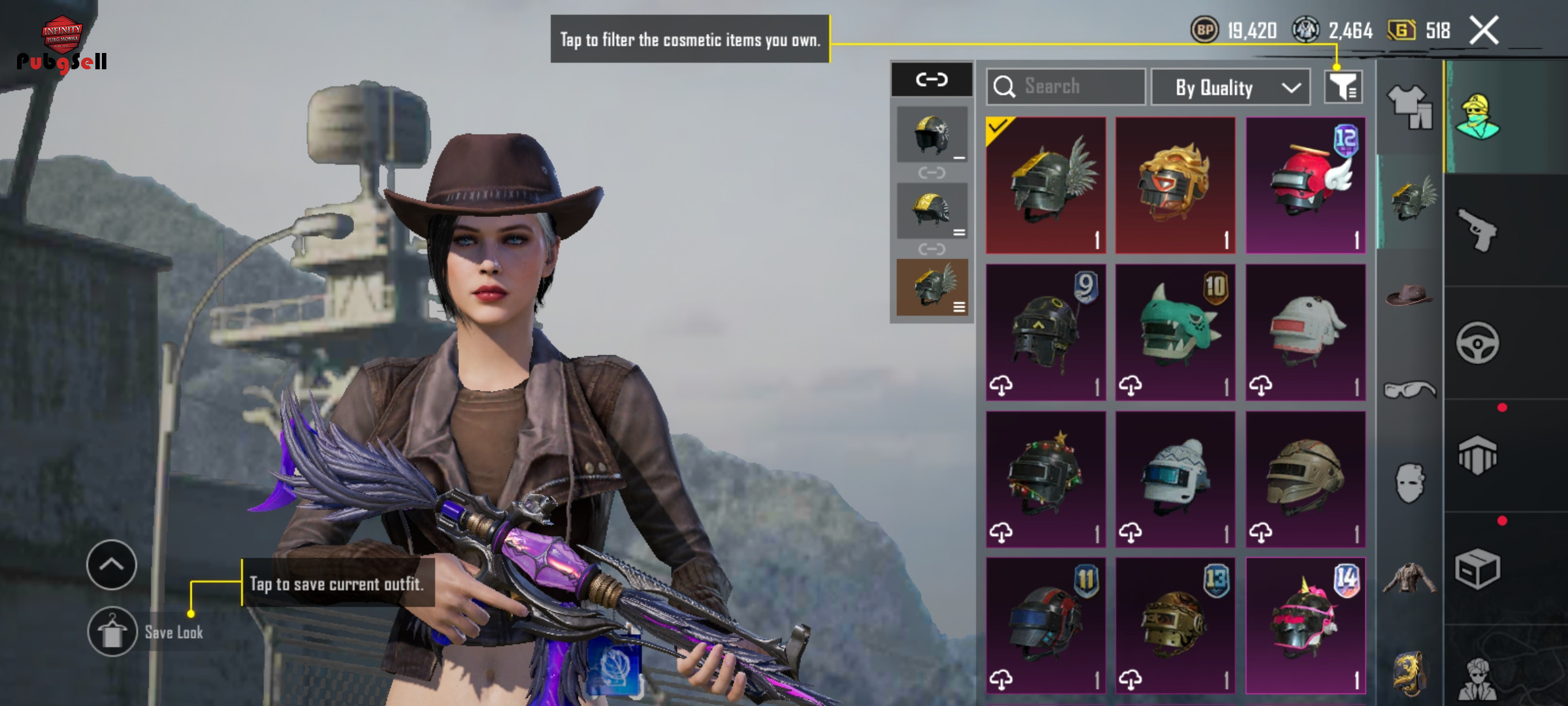Select the Christmas lights helmet skin
1568x706 pixels.
1045,479
